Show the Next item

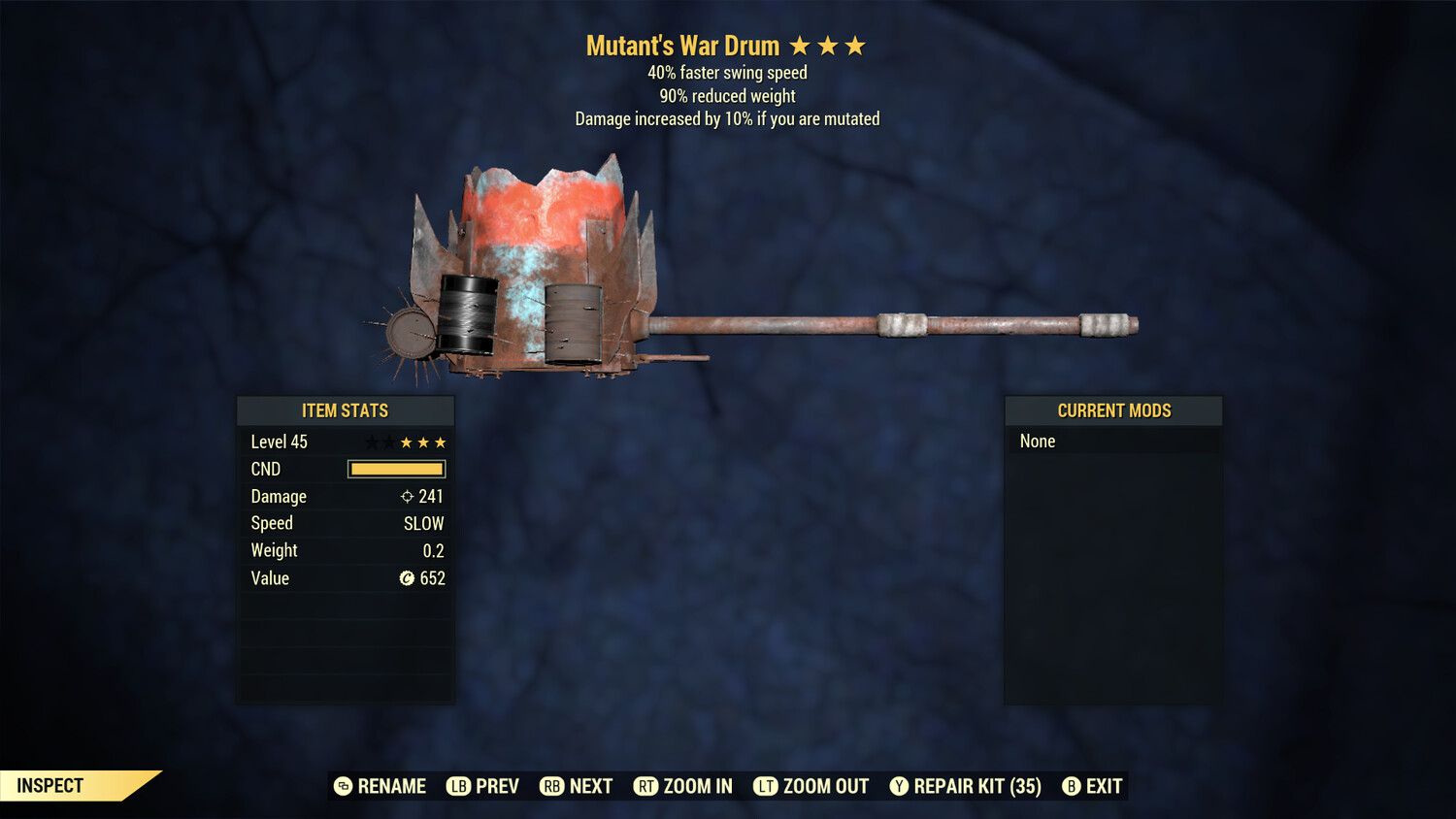(577, 786)
